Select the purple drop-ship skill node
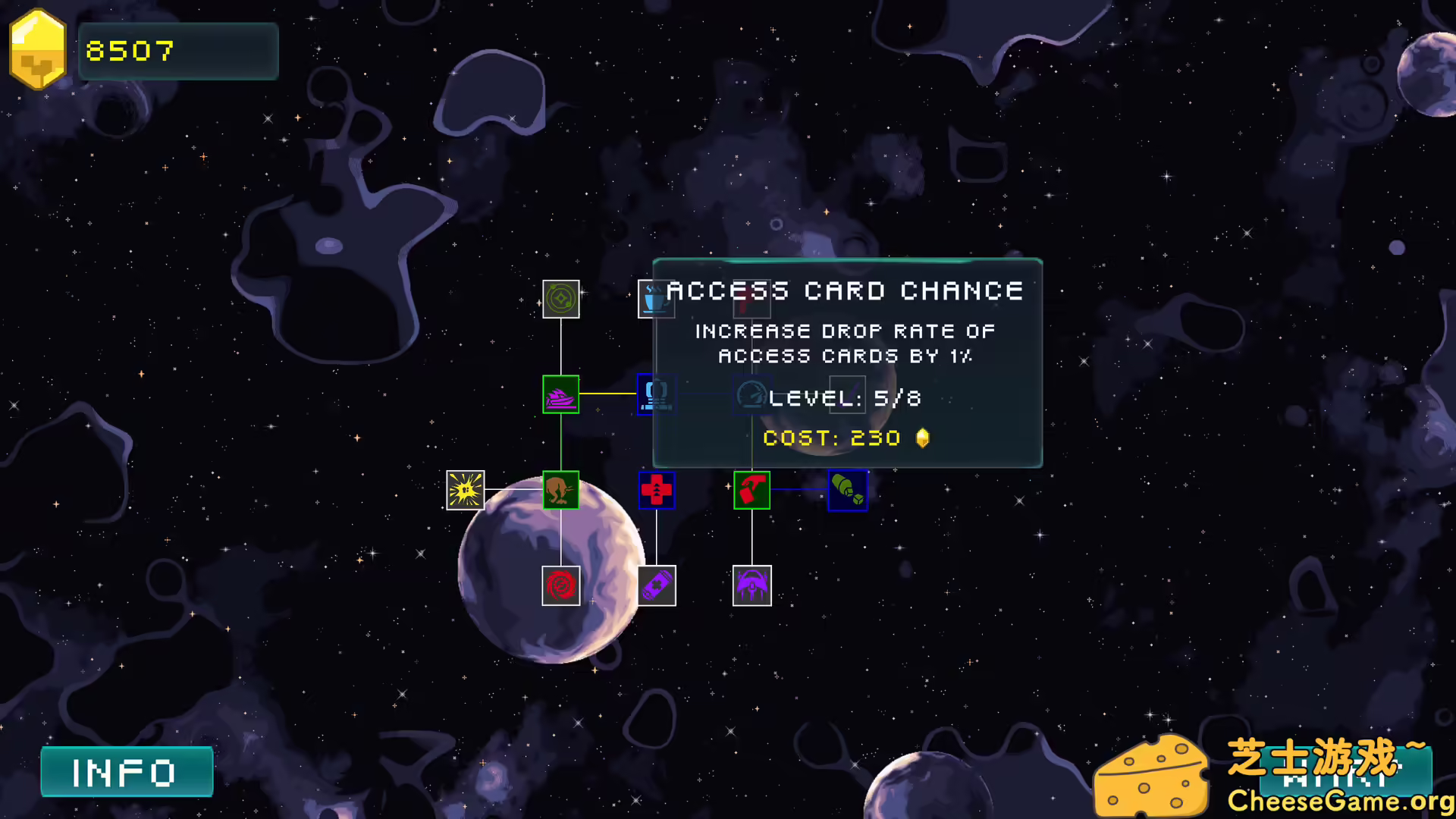 coord(752,585)
